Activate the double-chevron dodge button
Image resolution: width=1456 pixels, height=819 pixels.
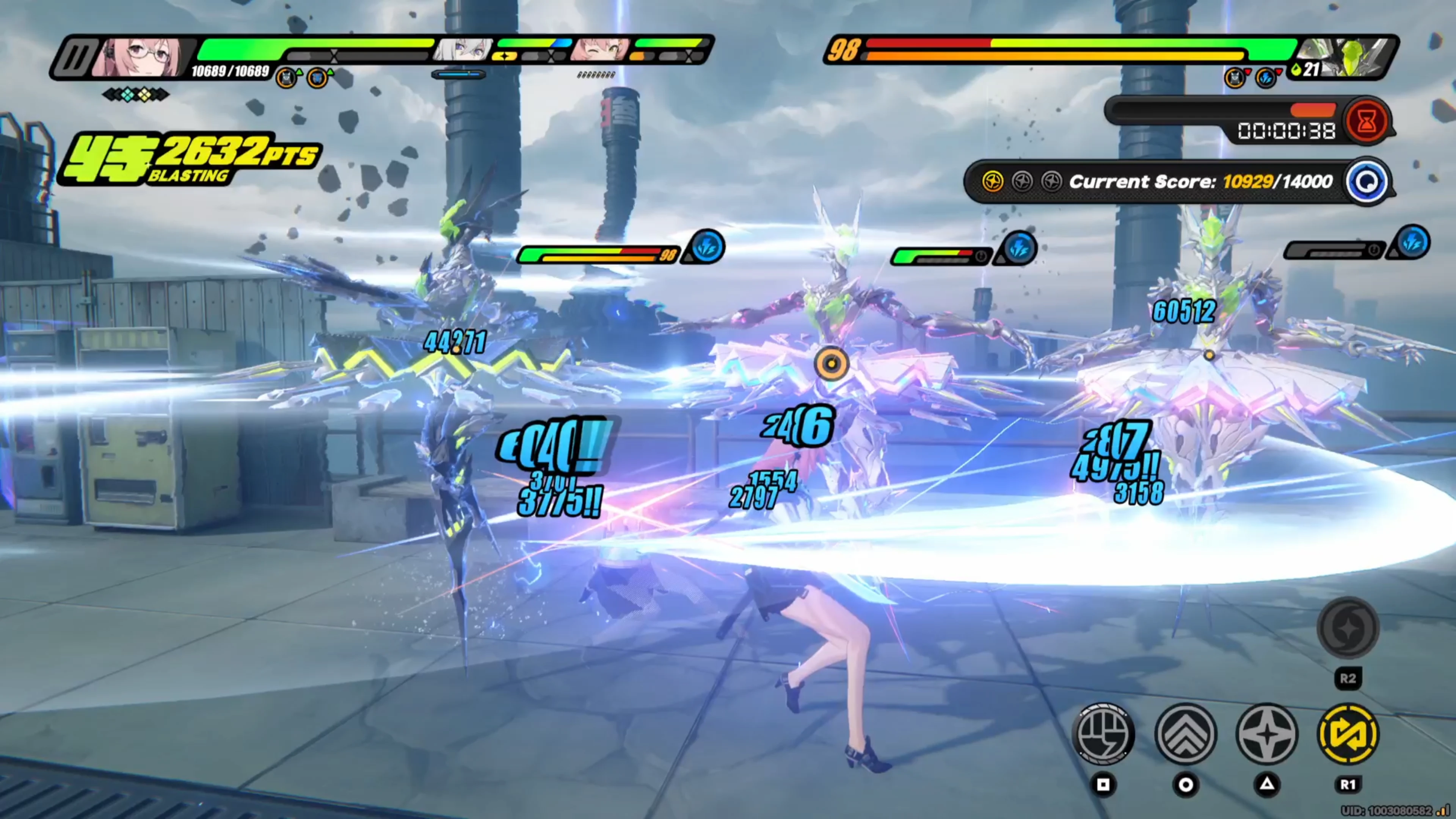coord(1185,734)
